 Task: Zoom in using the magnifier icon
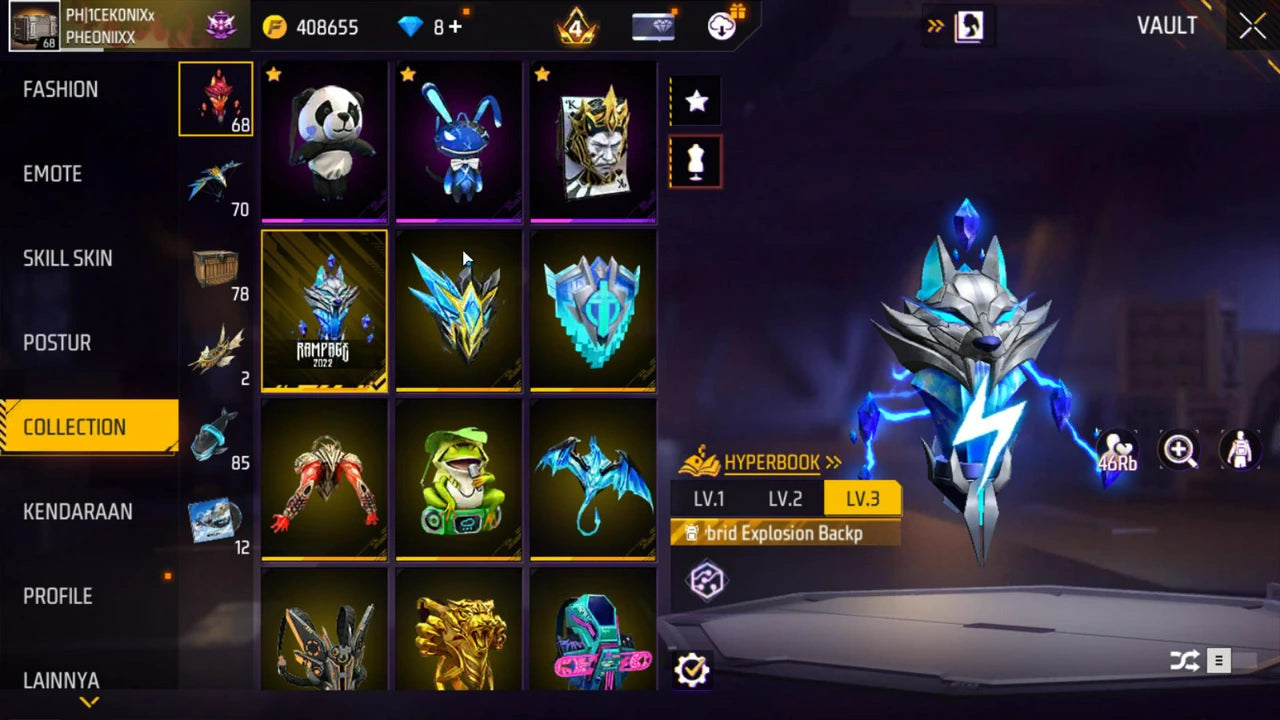[x=1179, y=450]
